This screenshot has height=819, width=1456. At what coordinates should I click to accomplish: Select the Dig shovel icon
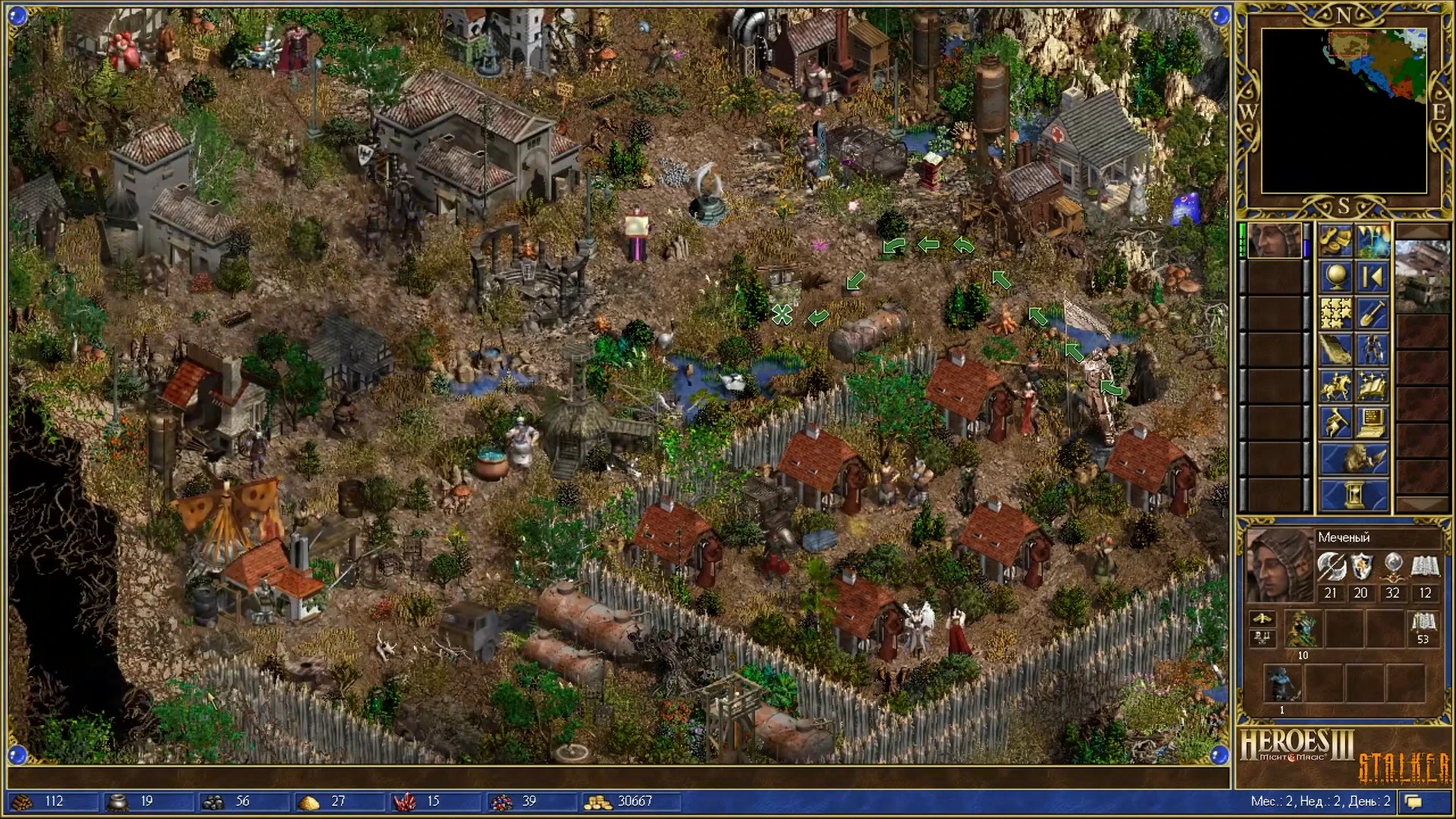(x=1373, y=312)
